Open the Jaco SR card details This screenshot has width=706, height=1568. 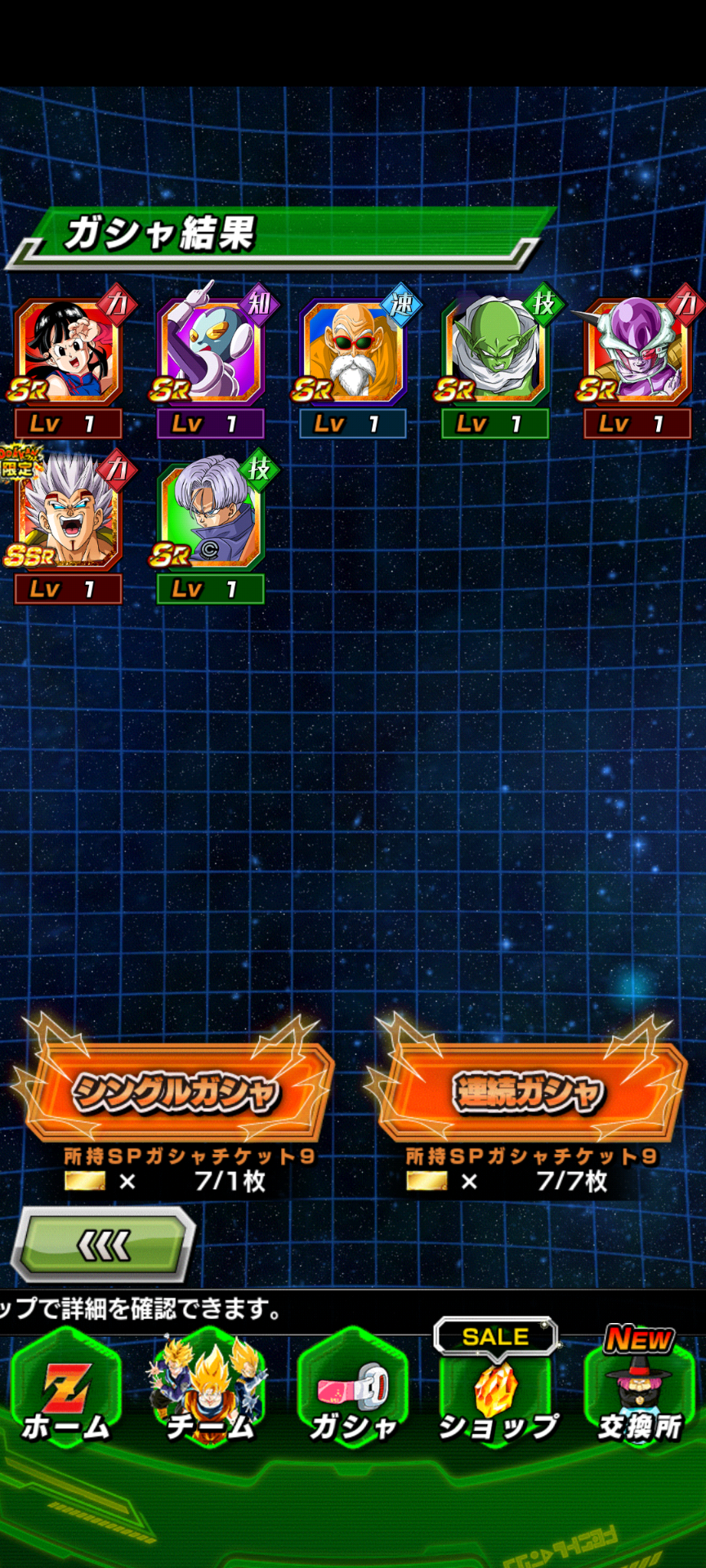point(211,353)
